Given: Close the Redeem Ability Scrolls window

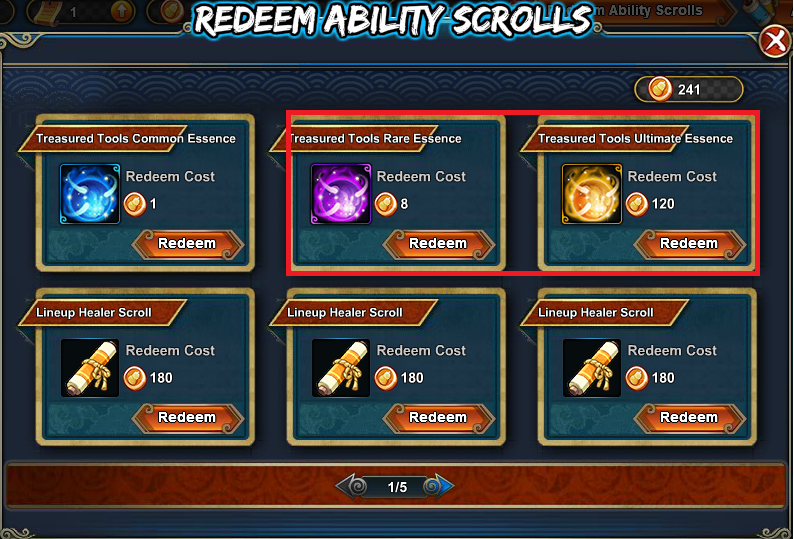Looking at the screenshot, I should click(x=774, y=41).
